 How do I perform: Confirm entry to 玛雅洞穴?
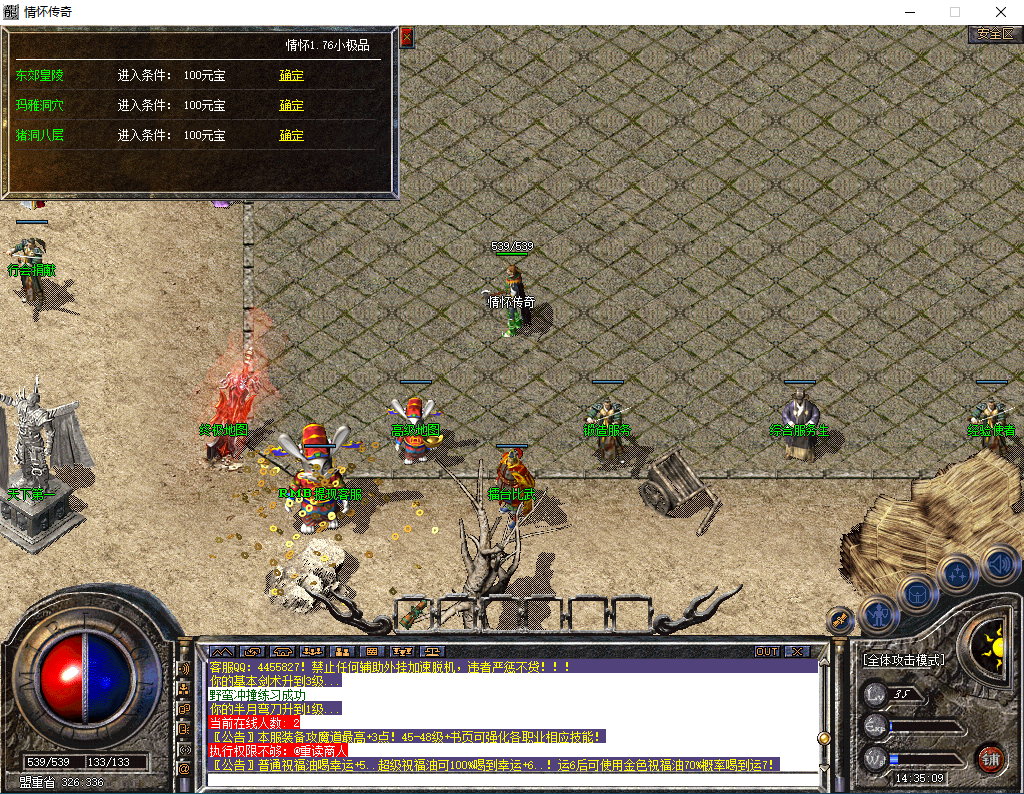(x=291, y=105)
